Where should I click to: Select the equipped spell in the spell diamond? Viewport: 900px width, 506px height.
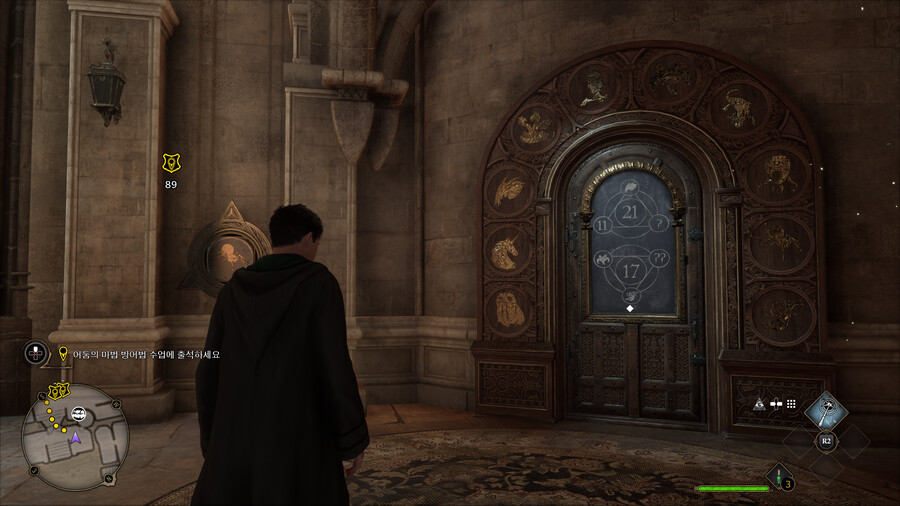click(x=826, y=407)
